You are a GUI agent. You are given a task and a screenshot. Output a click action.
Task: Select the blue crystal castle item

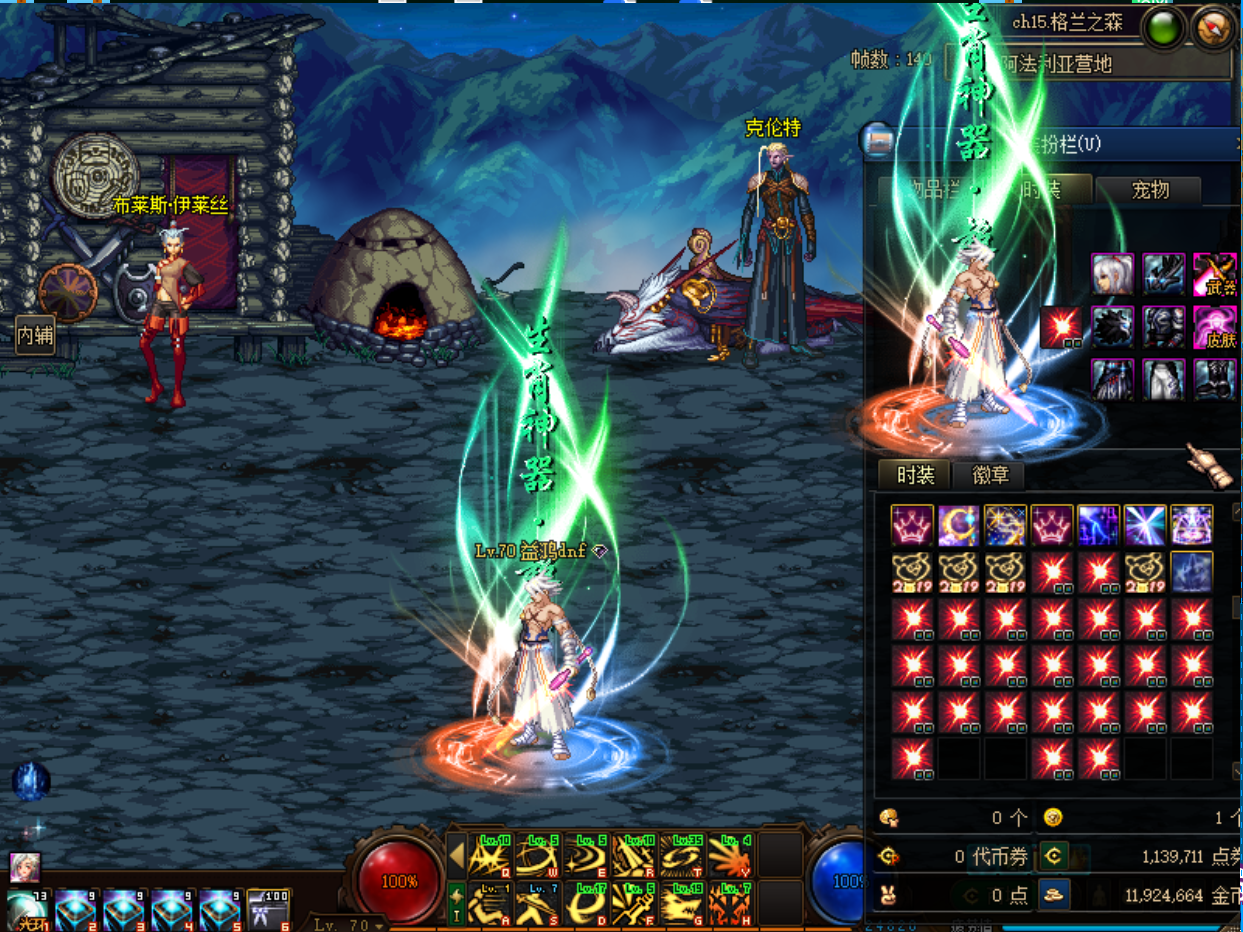tap(1192, 572)
